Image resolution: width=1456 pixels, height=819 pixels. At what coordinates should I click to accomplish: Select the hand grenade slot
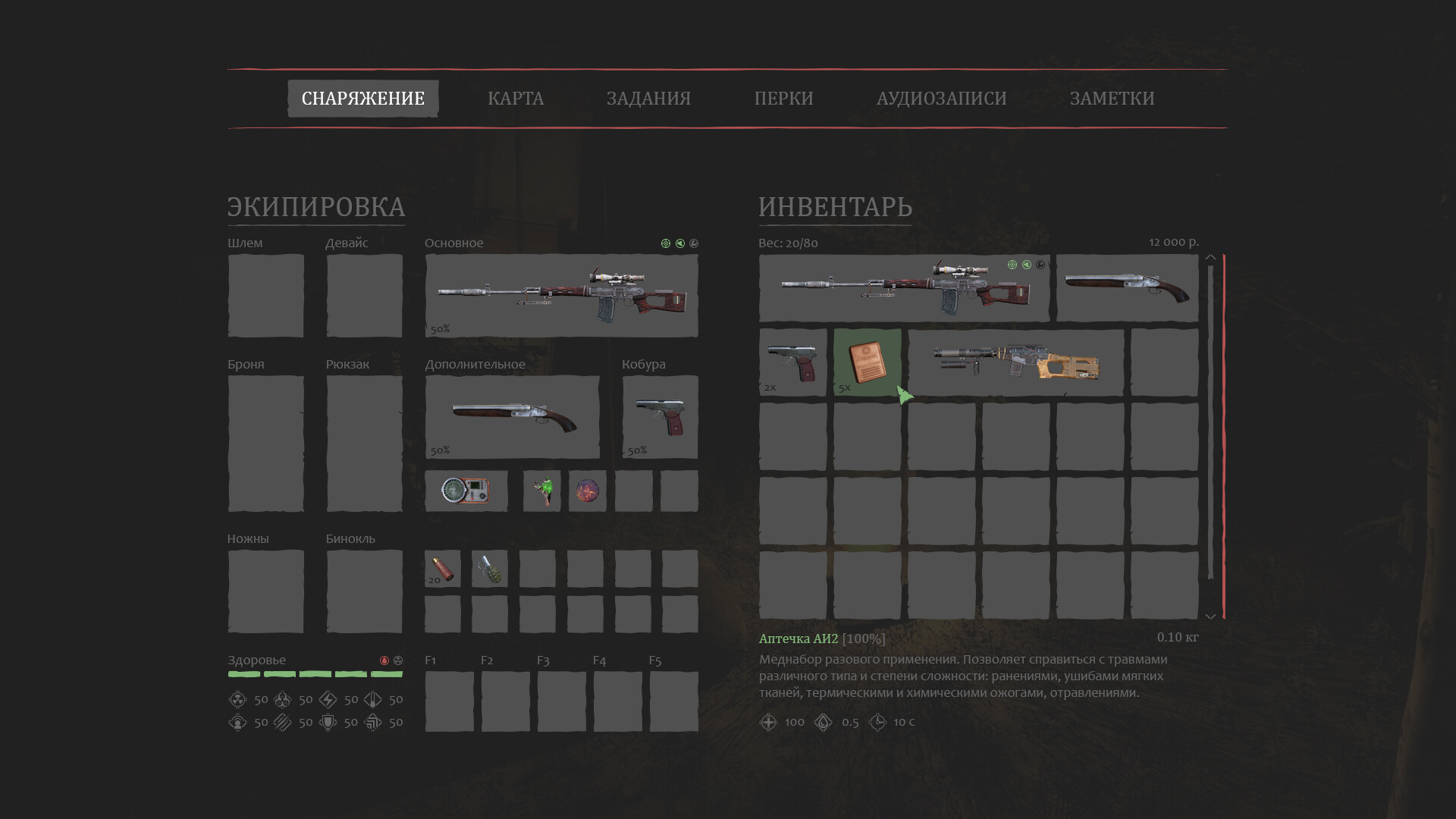489,569
